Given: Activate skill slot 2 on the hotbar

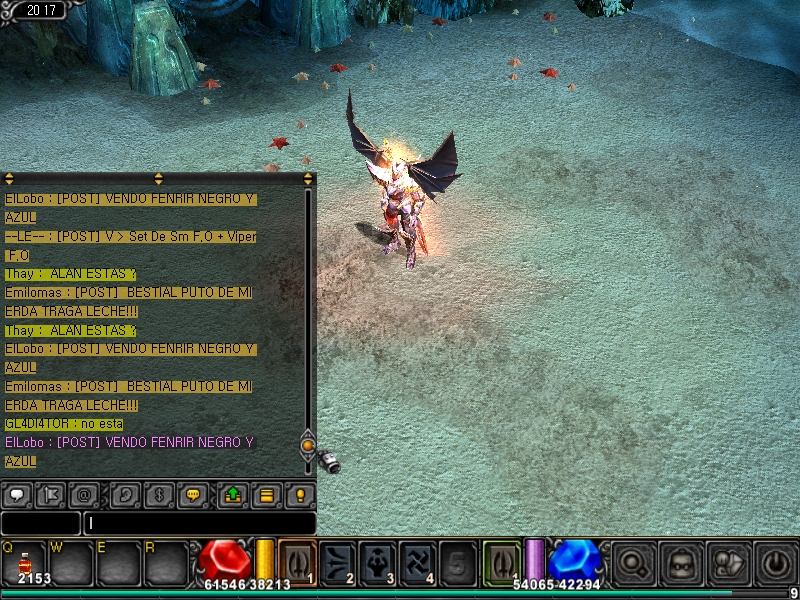Looking at the screenshot, I should 337,562.
